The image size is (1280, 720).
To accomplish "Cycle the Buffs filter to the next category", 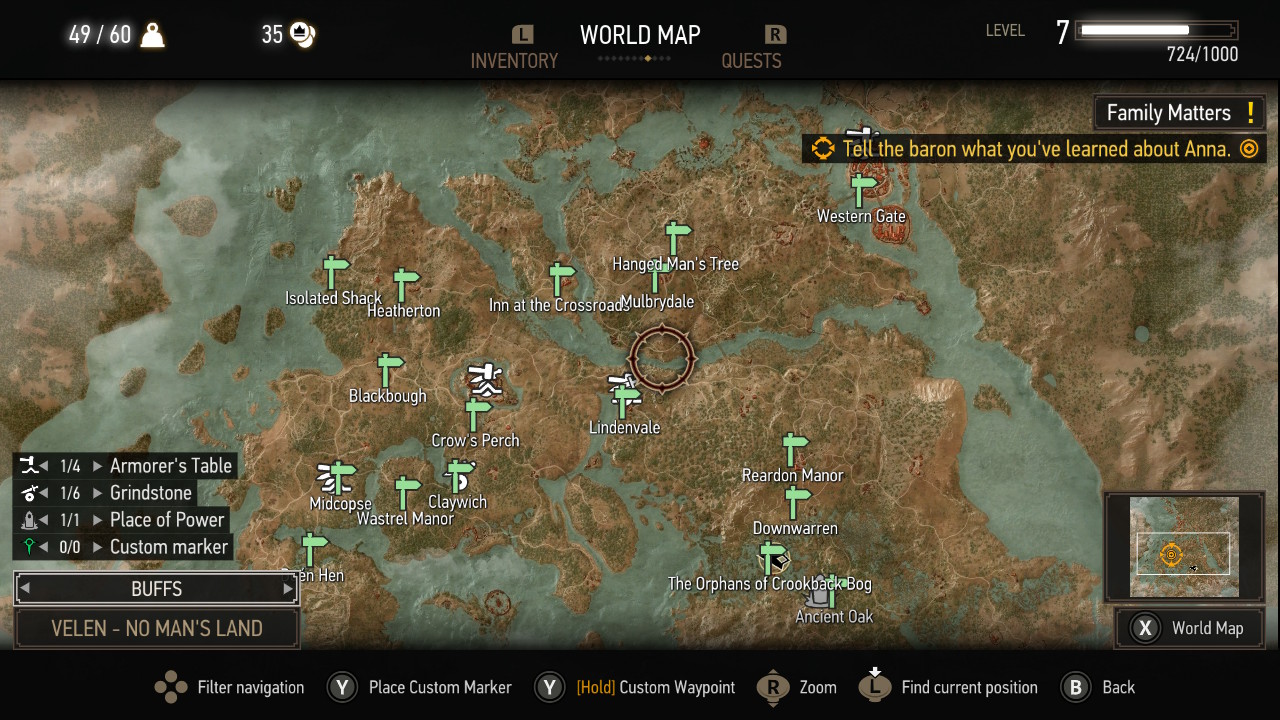I will pos(288,589).
